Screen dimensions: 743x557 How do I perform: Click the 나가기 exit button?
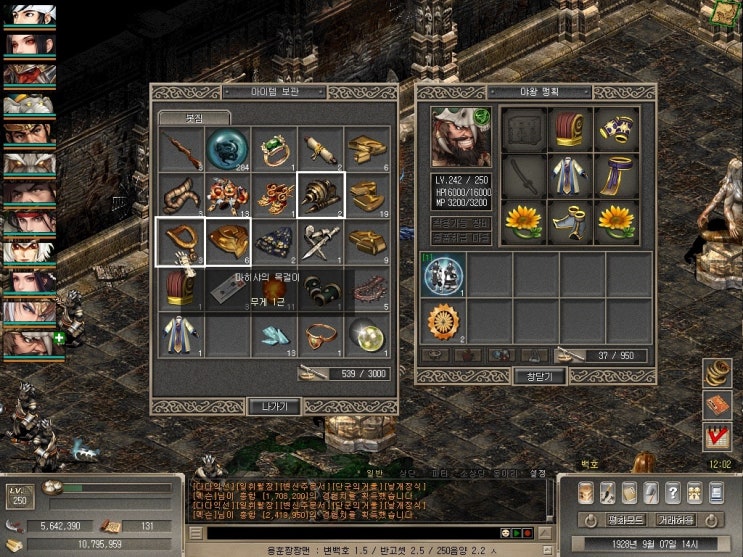273,406
